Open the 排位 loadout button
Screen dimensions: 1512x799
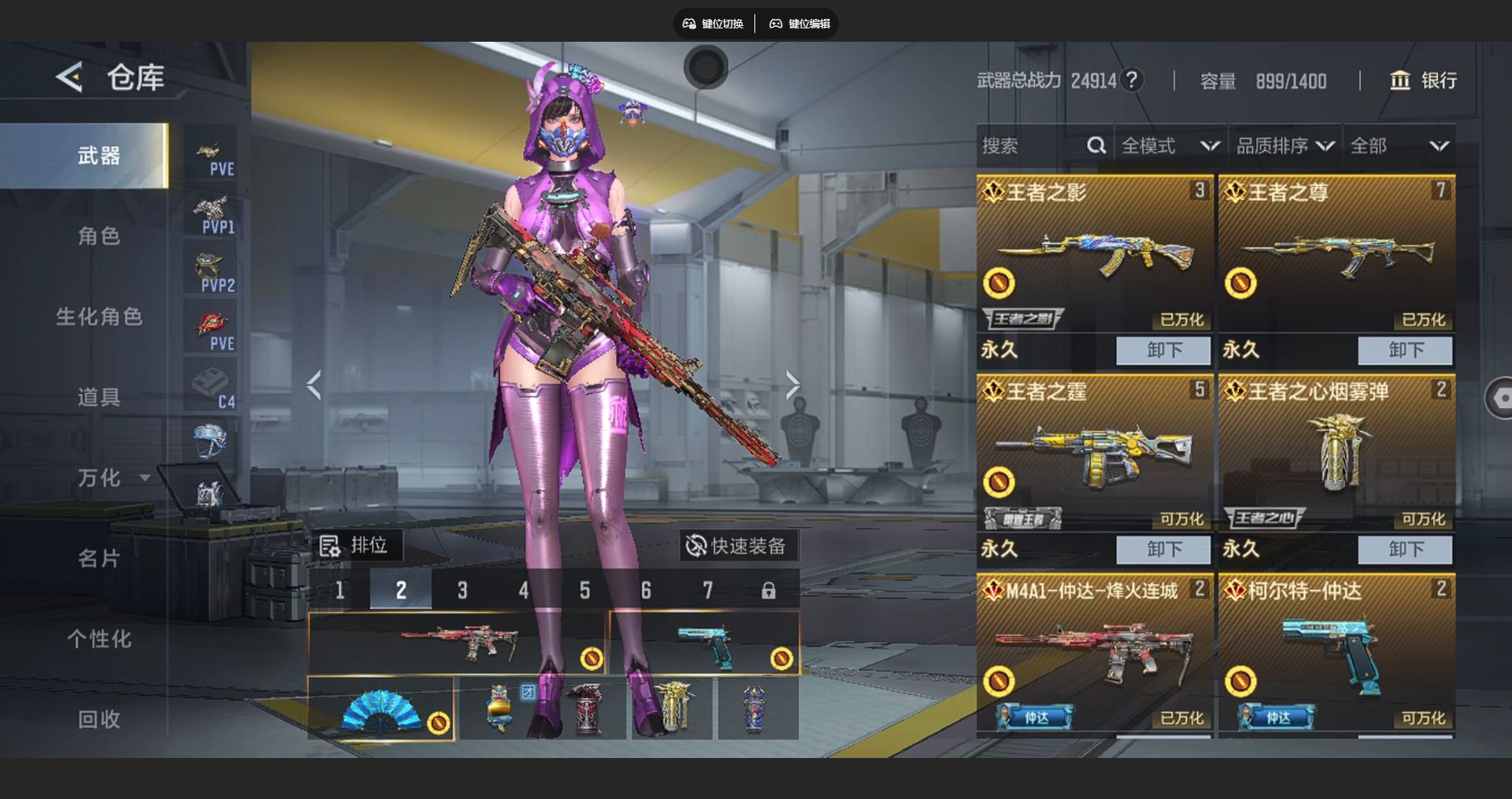[354, 545]
